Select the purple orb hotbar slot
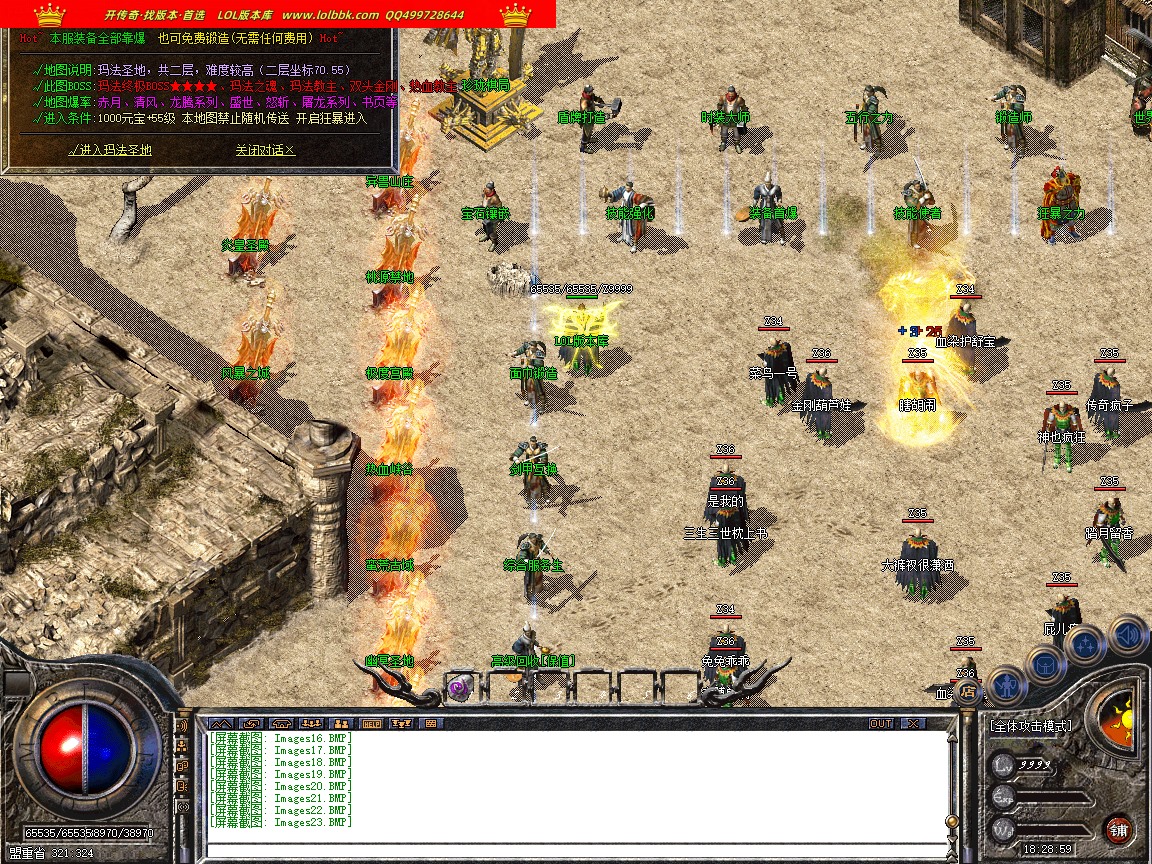The width and height of the screenshot is (1152, 864). pos(459,687)
